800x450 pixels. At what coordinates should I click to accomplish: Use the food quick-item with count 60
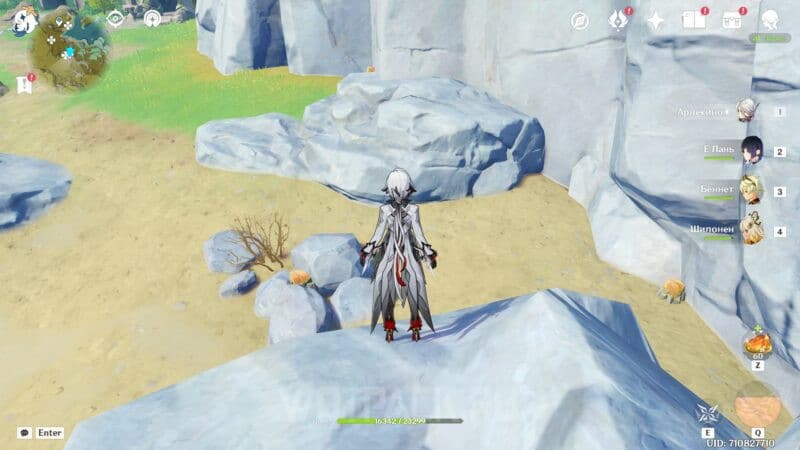(x=756, y=344)
